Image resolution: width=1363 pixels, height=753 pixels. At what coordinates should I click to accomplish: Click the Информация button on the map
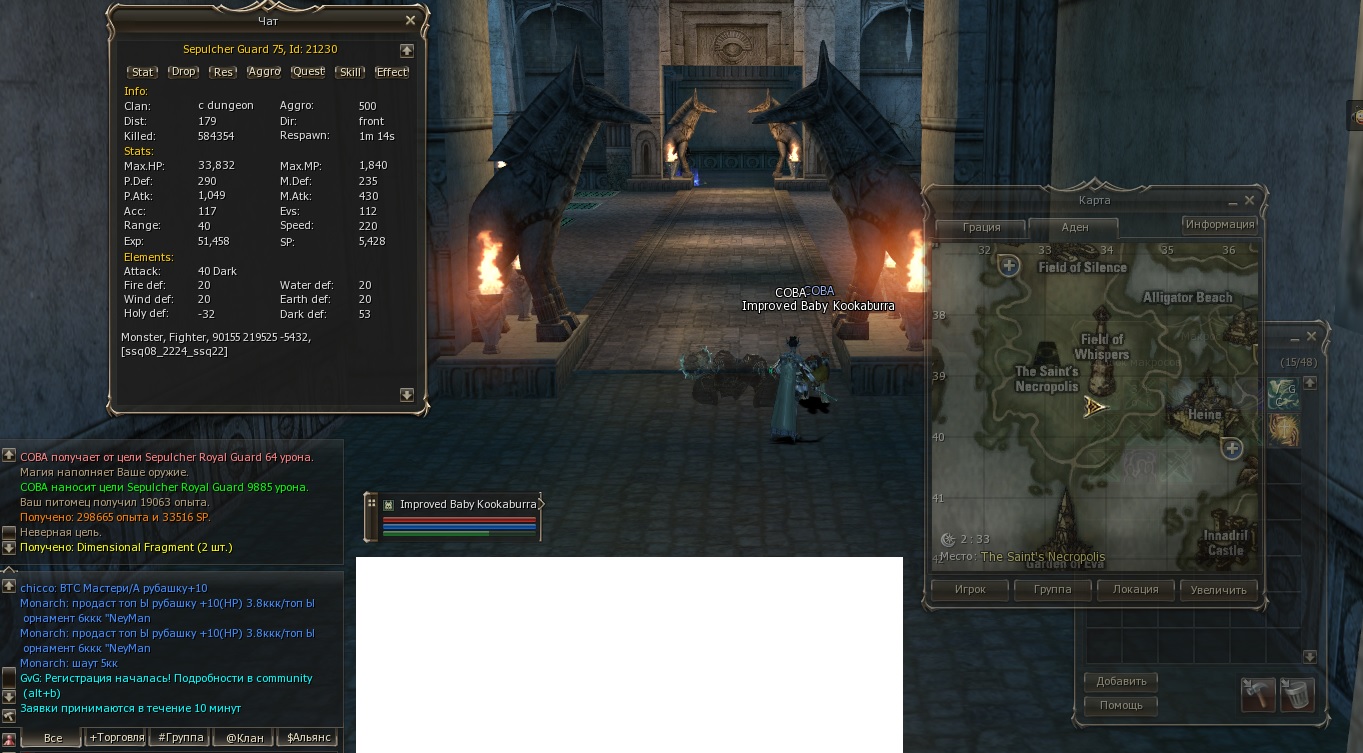pyautogui.click(x=1220, y=224)
